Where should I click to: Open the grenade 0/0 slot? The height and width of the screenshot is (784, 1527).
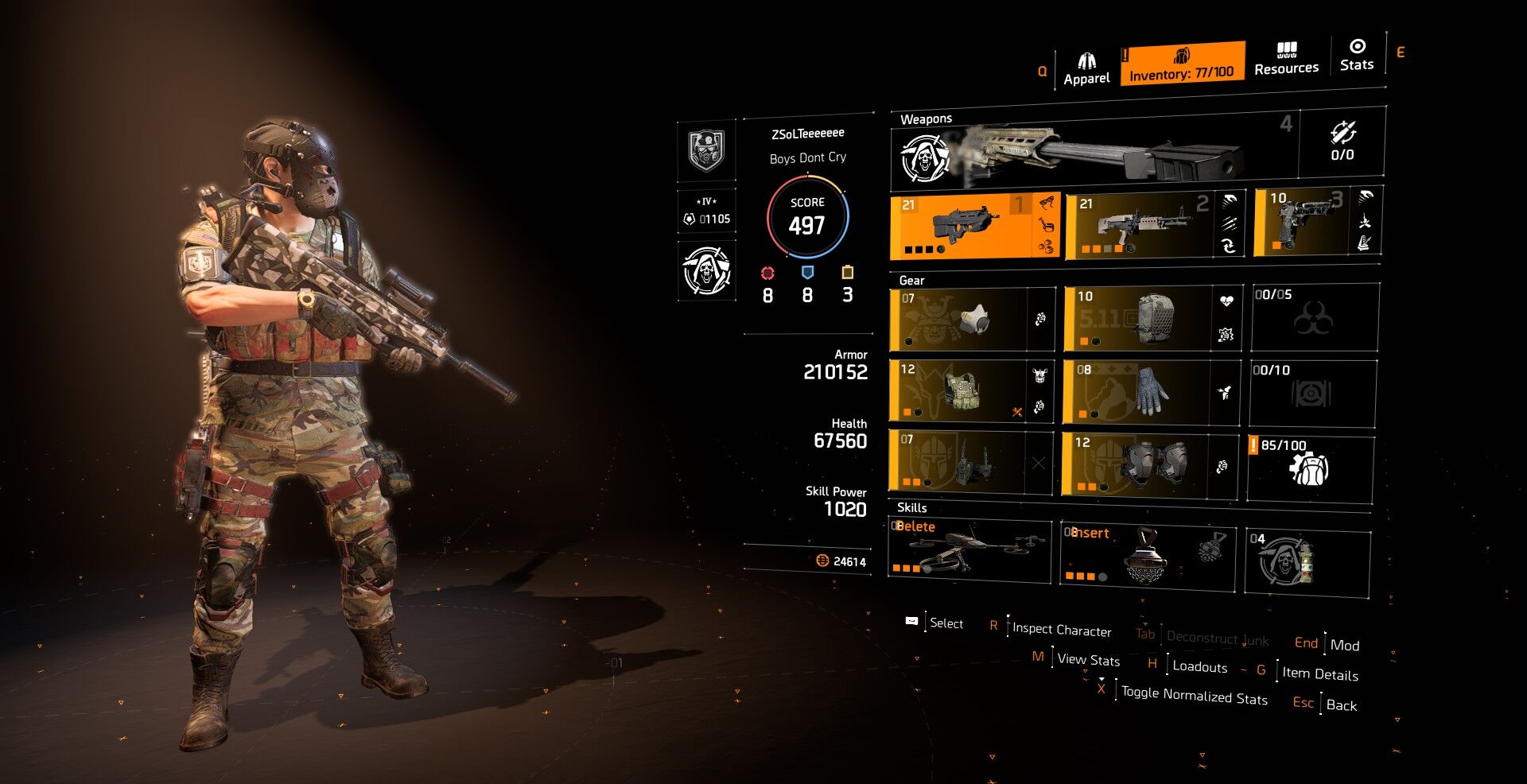point(1342,142)
